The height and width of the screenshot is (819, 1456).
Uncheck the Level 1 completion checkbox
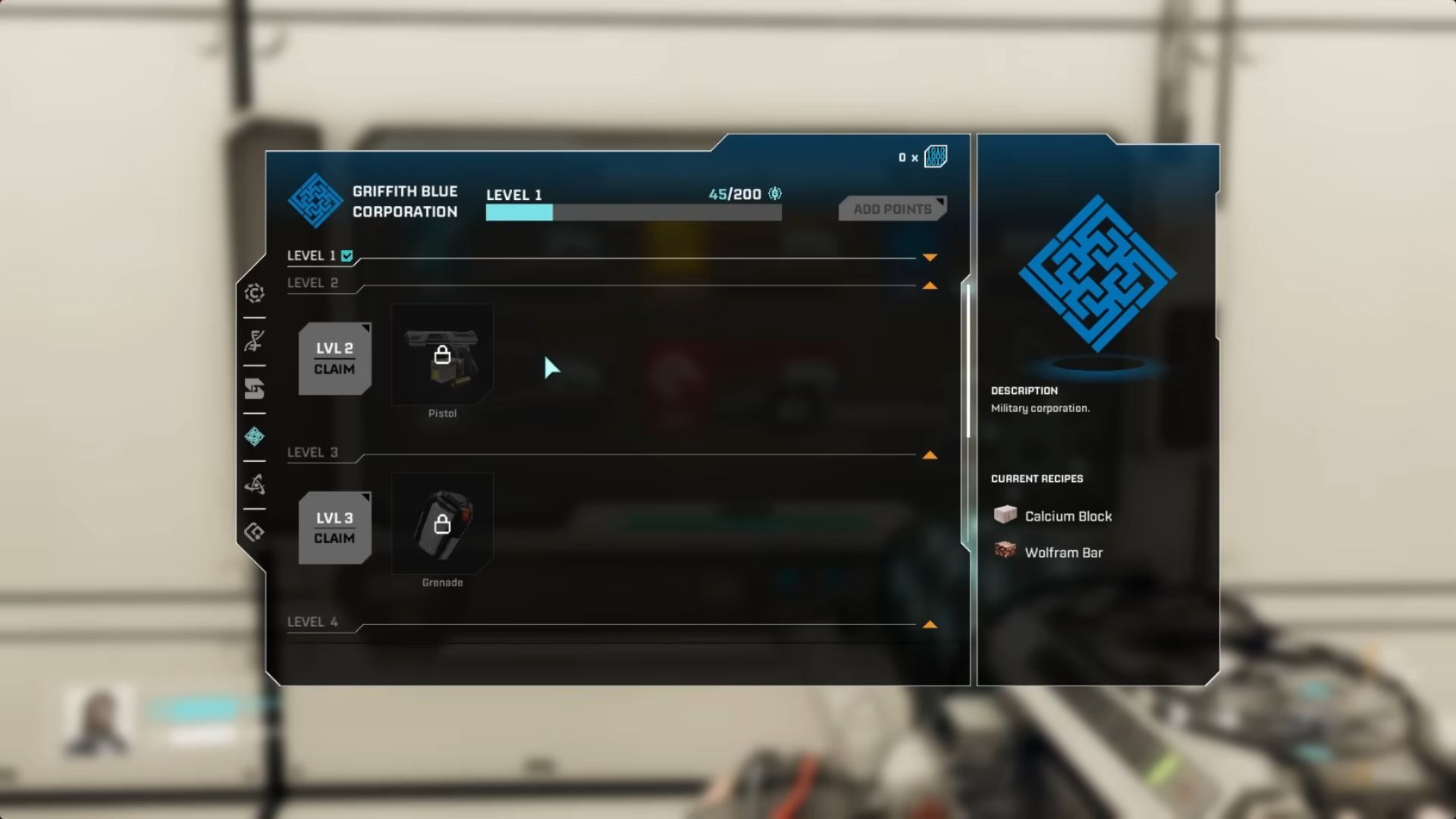coord(347,256)
